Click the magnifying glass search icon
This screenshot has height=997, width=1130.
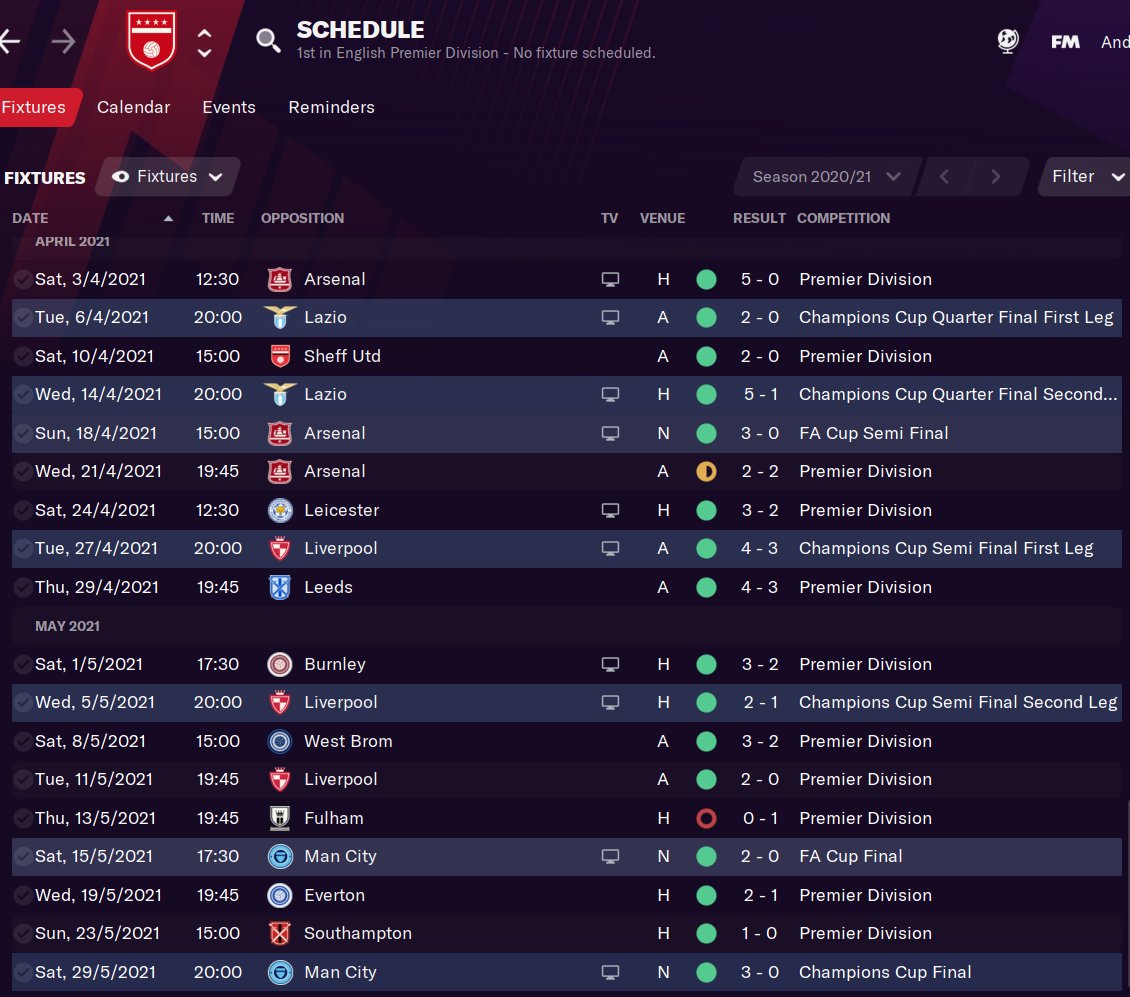click(268, 41)
